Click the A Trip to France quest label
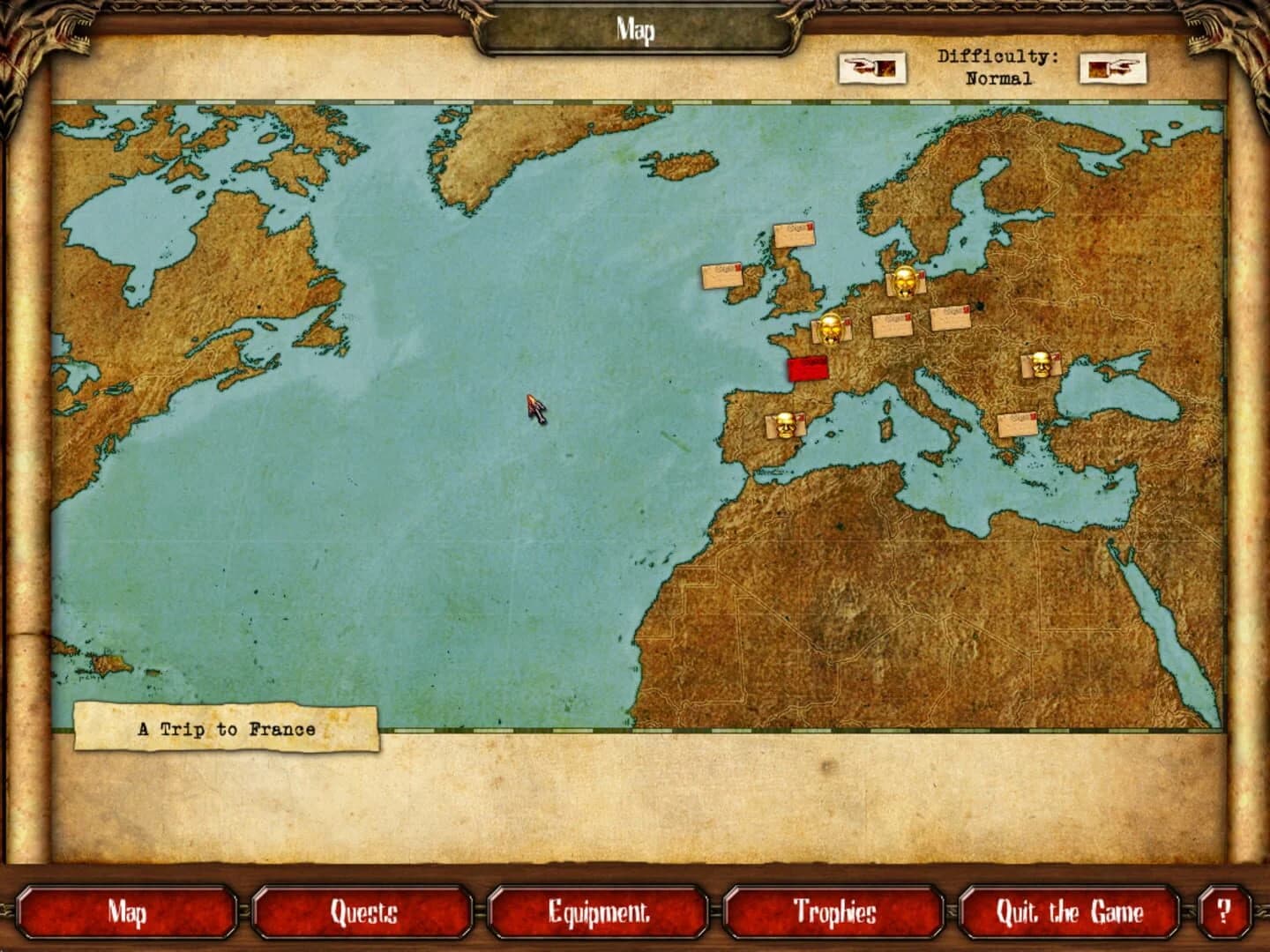The image size is (1270, 952). pos(228,728)
